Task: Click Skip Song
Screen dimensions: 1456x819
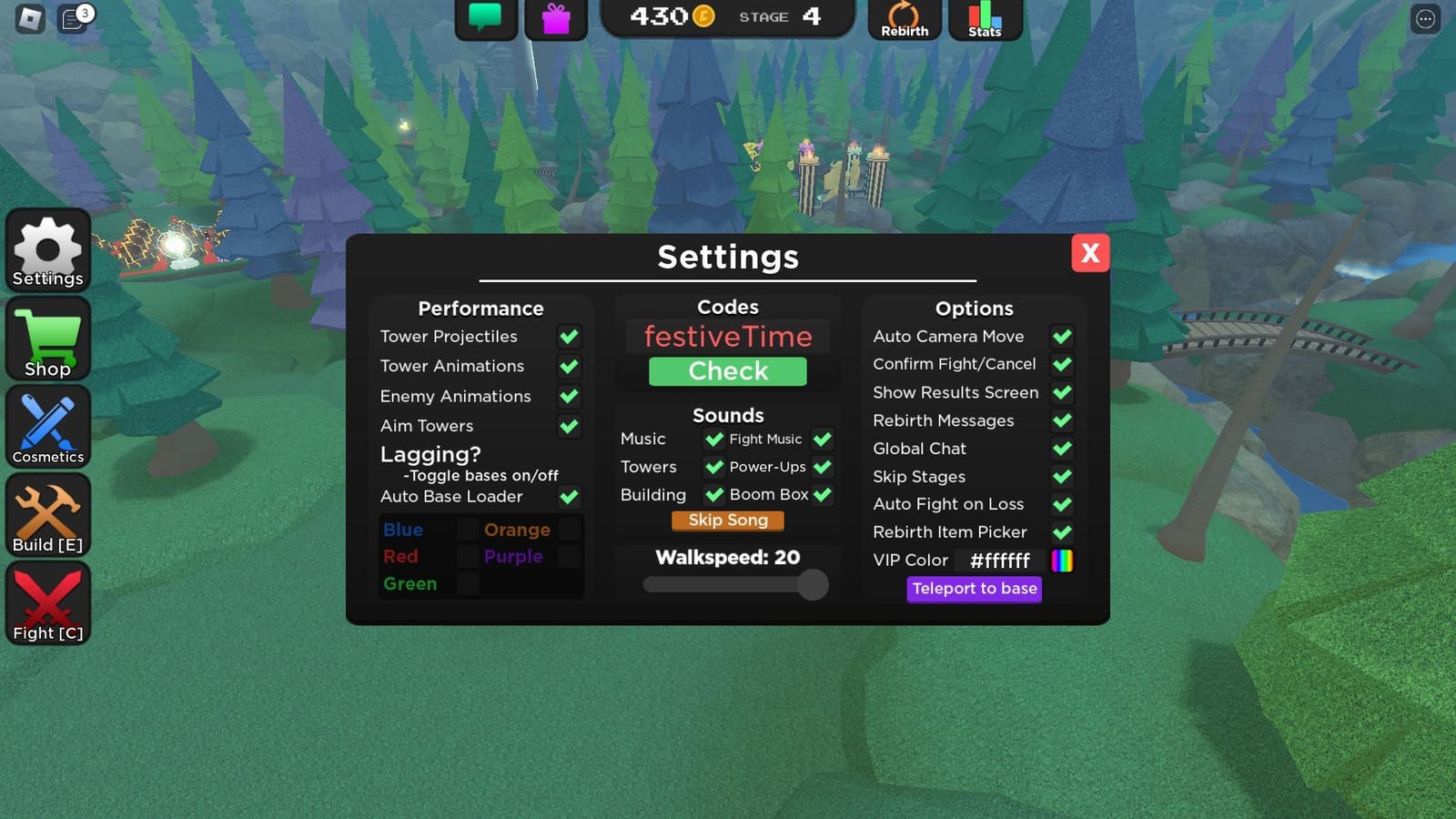Action: point(727,520)
